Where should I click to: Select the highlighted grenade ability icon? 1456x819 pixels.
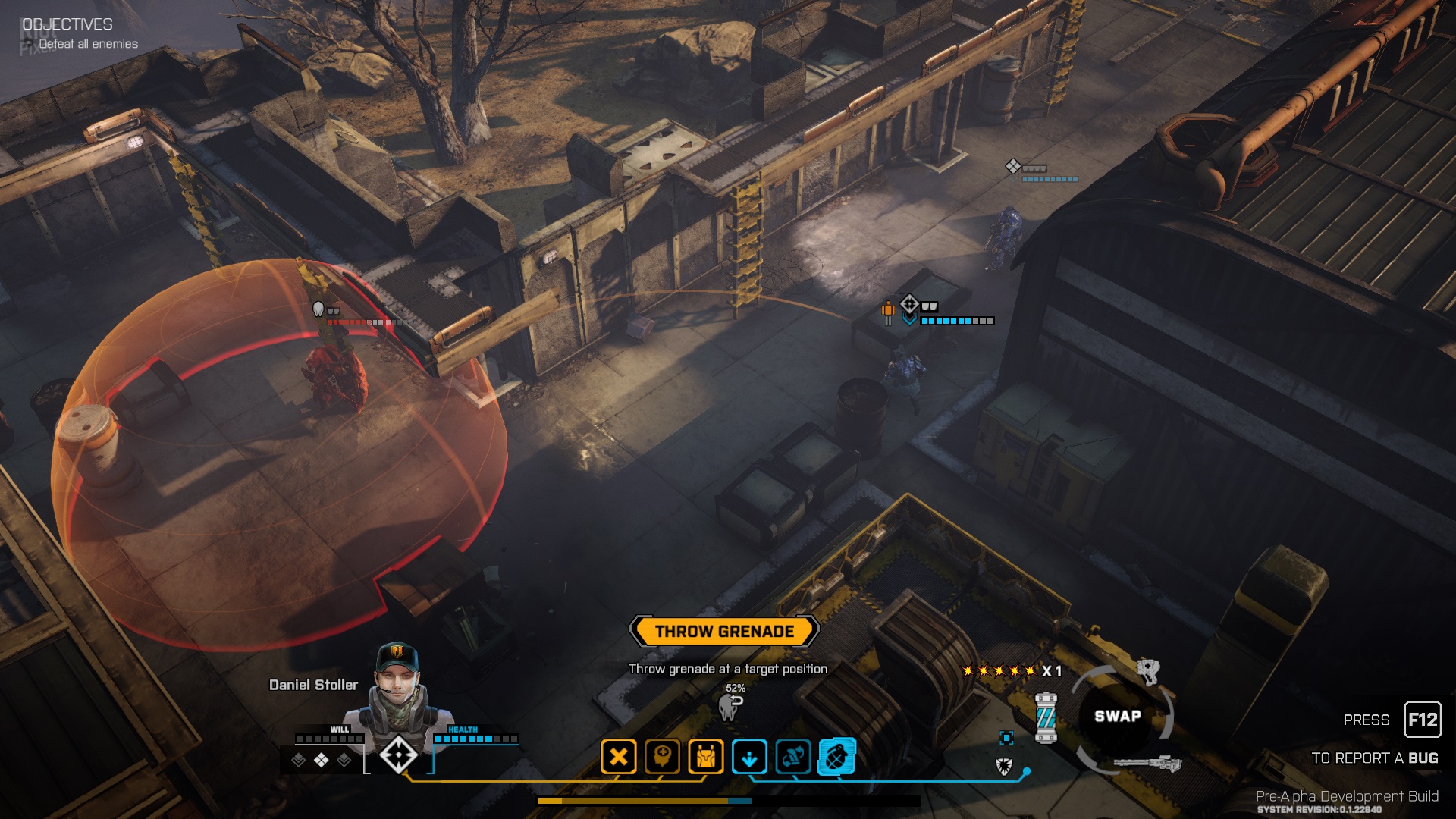pos(836,757)
